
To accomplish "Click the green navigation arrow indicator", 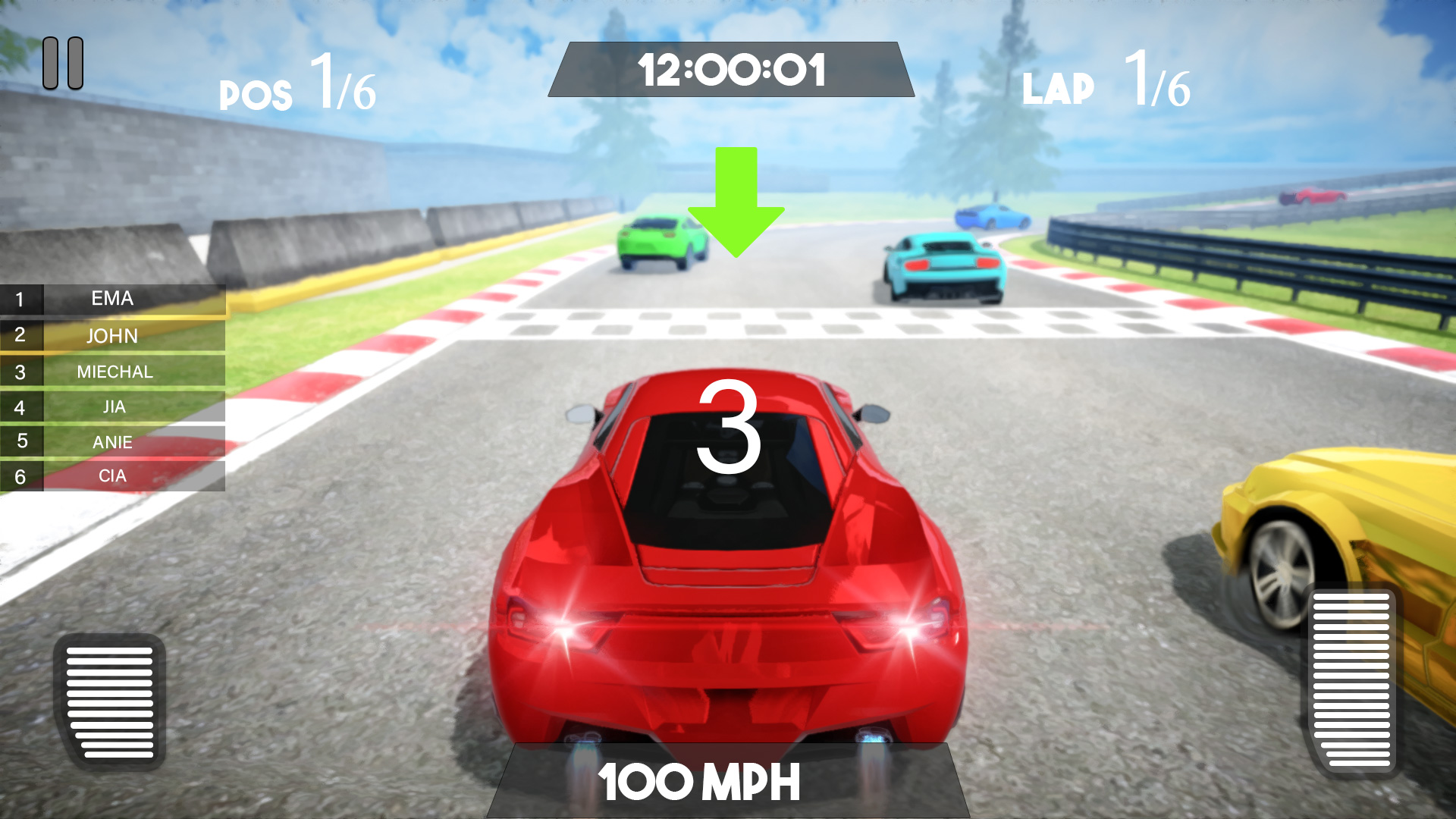I will tap(734, 205).
